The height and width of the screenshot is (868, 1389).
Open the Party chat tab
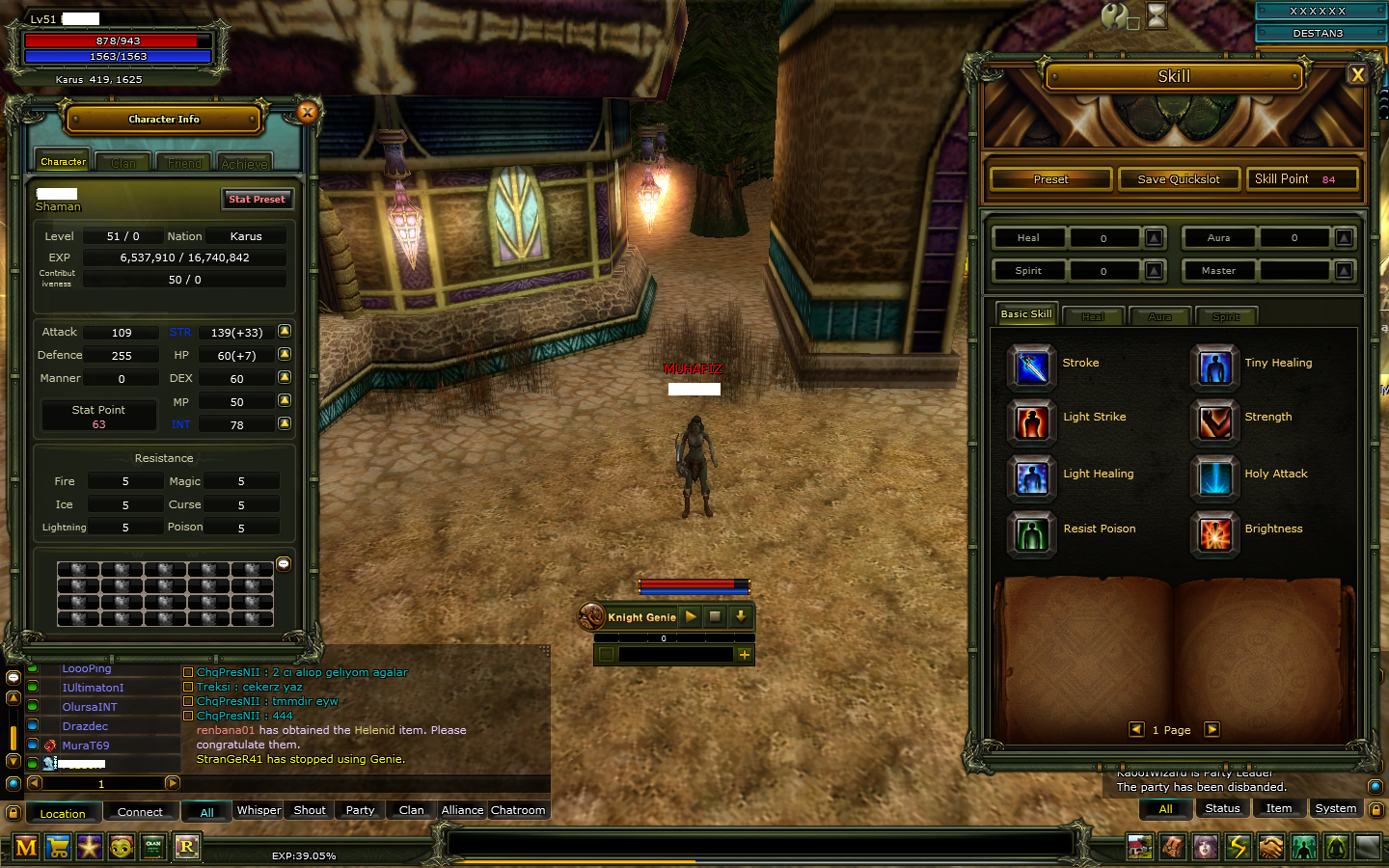pyautogui.click(x=360, y=810)
